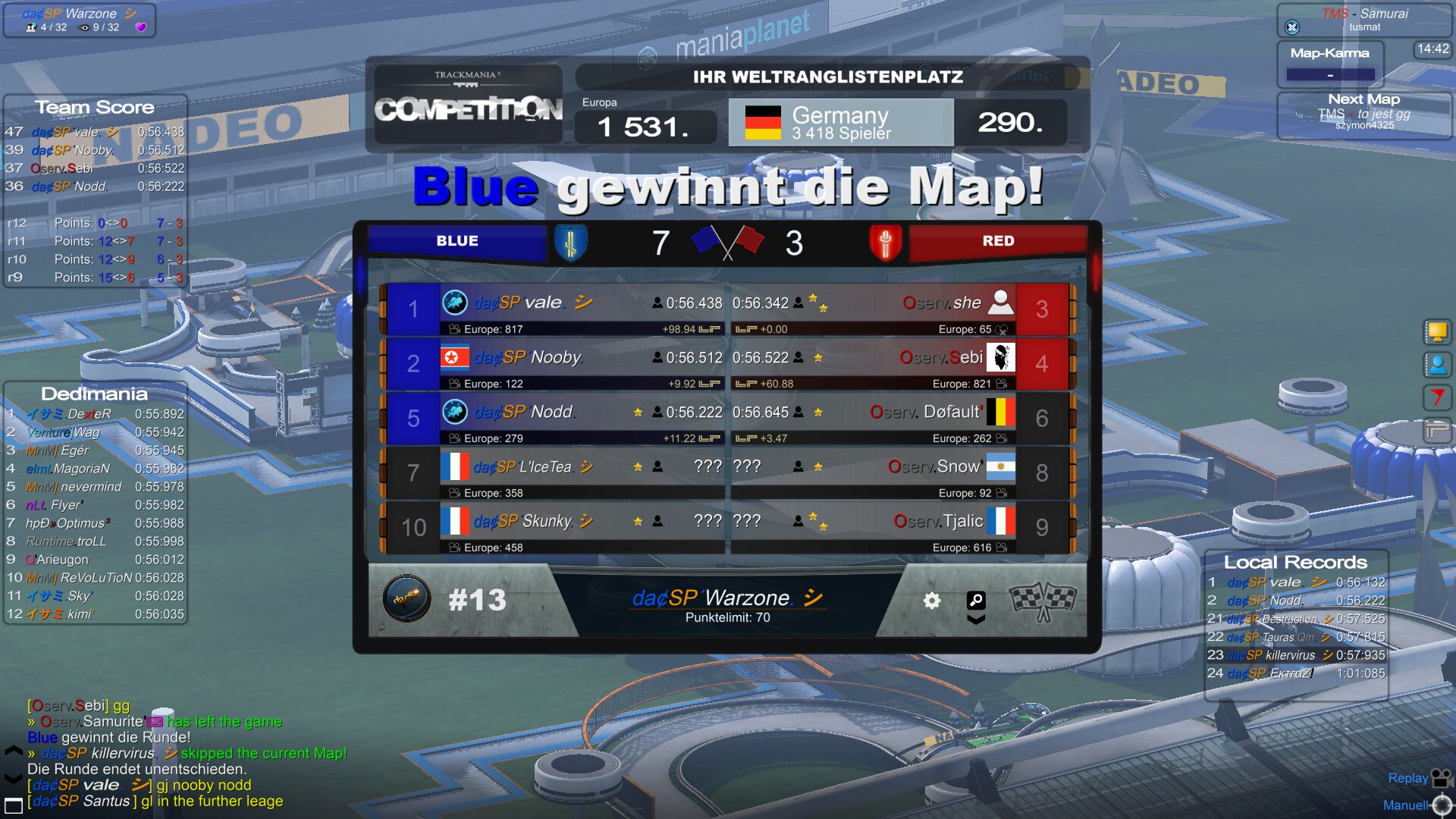Open the Map-Karma widget
Image resolution: width=1456 pixels, height=819 pixels.
(x=1330, y=64)
